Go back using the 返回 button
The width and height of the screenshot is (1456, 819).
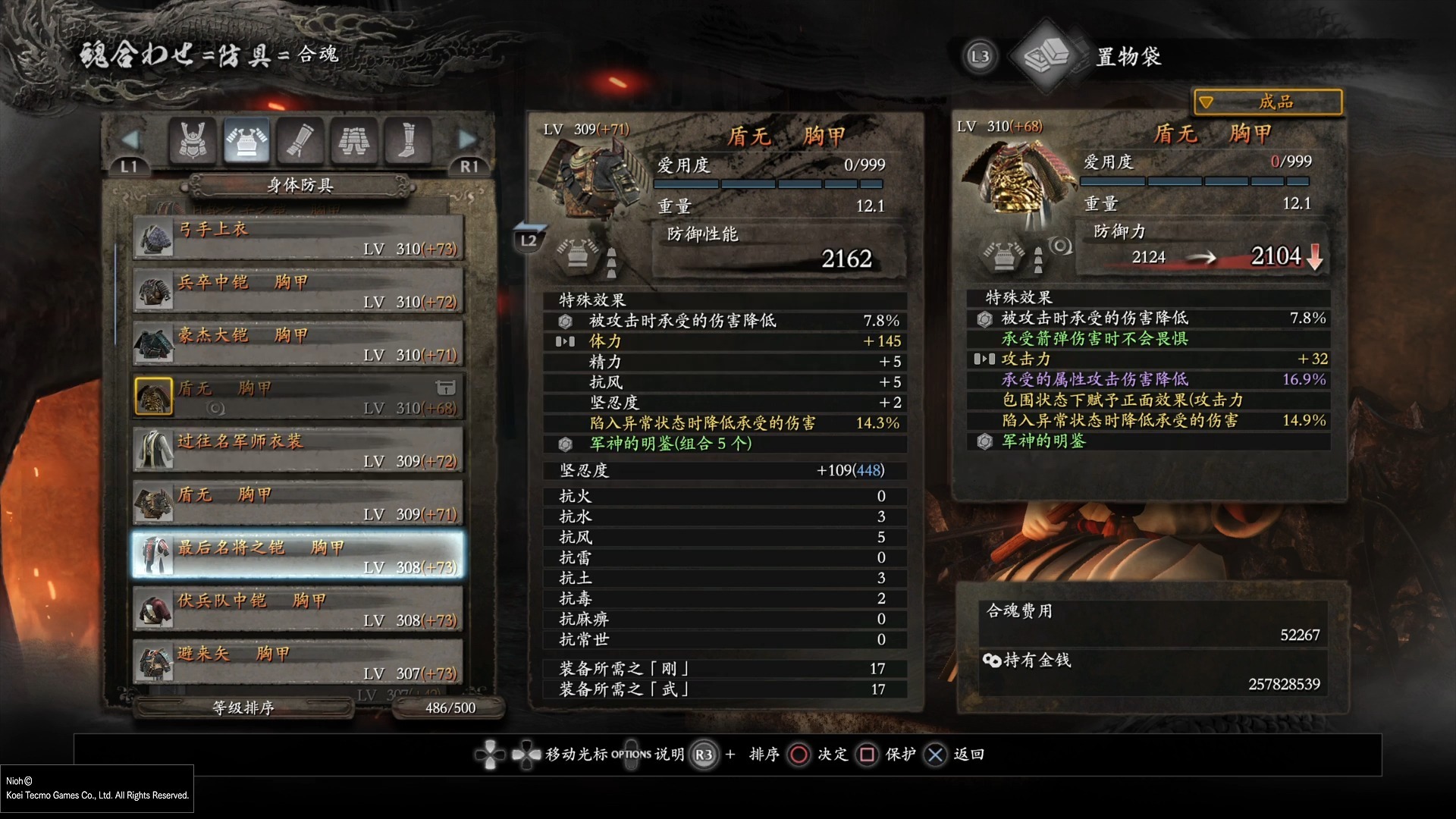[935, 755]
